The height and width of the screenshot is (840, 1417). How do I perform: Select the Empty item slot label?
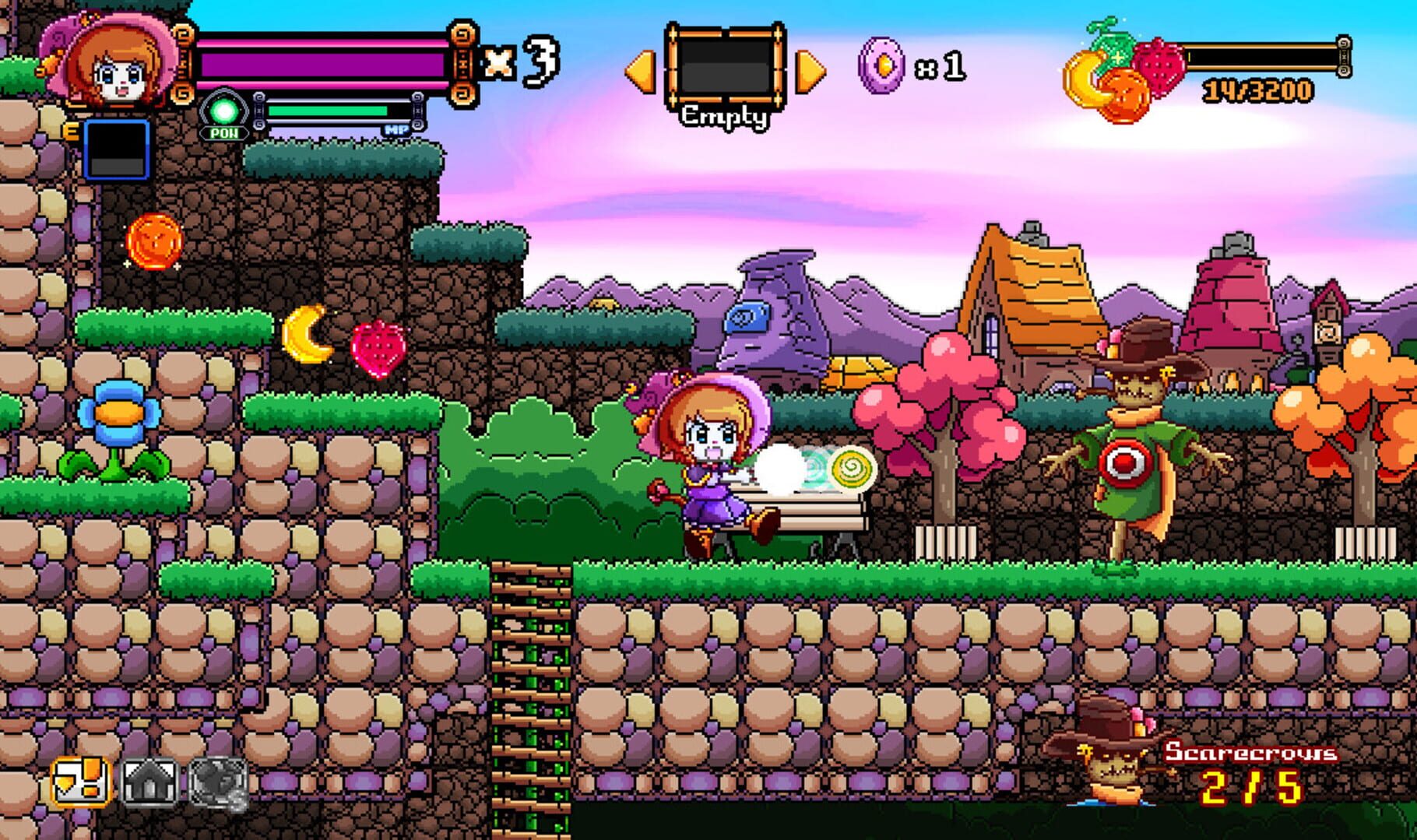725,117
